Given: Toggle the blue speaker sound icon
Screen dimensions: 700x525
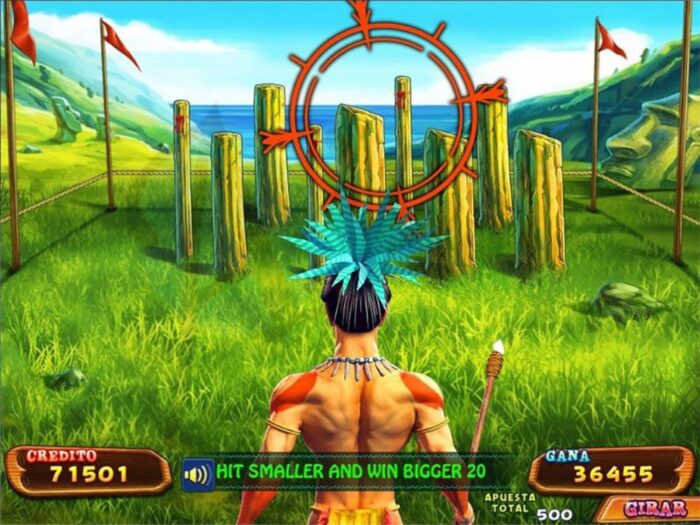Looking at the screenshot, I should 198,472.
